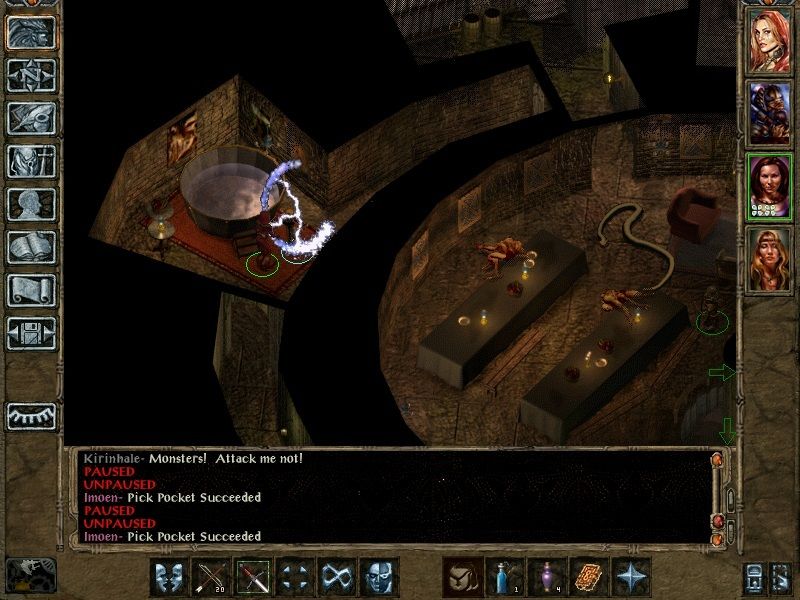Screen dimensions: 800x600
Task: Open options via the floppy disk icon
Action: pos(31,333)
